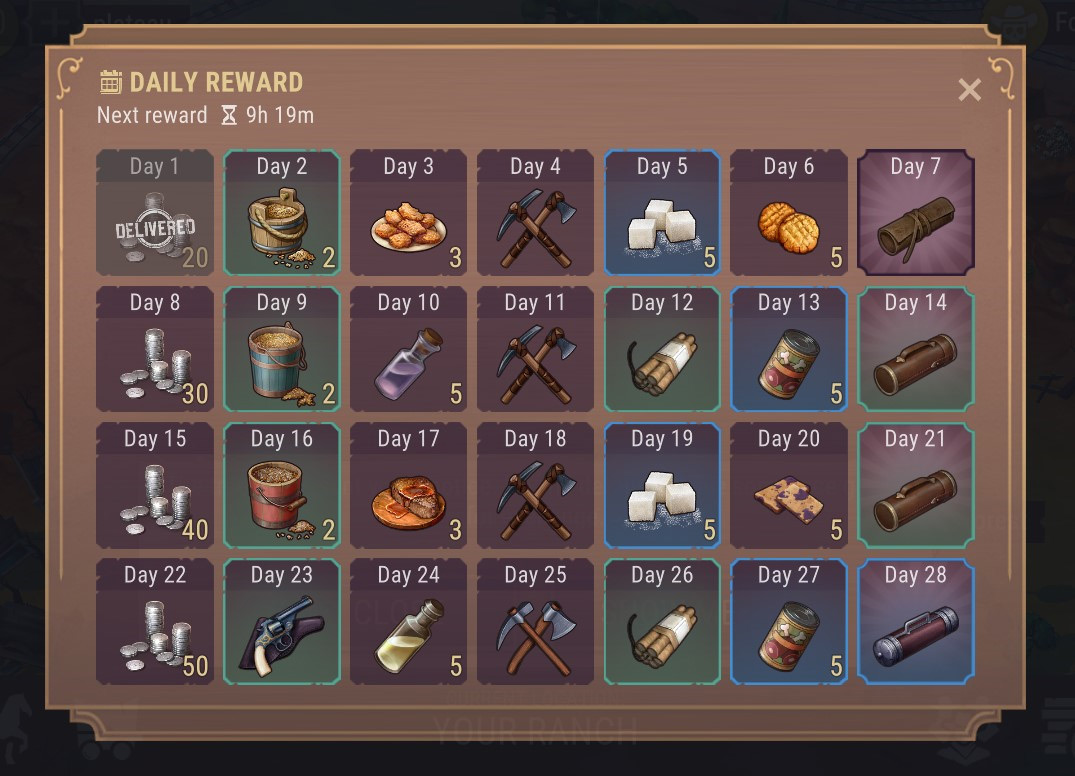Select the Day 3 fried nuggets plate

tap(408, 213)
